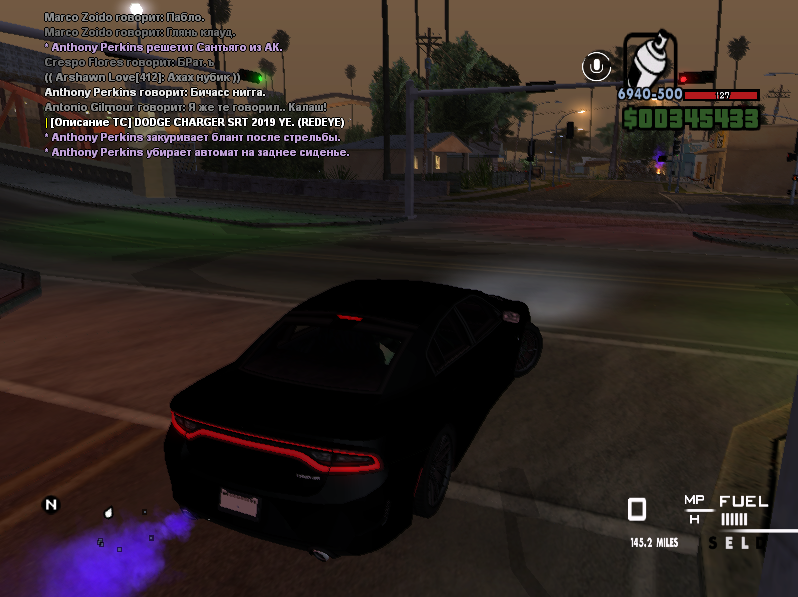The width and height of the screenshot is (798, 597).
Task: Click the chat message log
Action: click(195, 85)
